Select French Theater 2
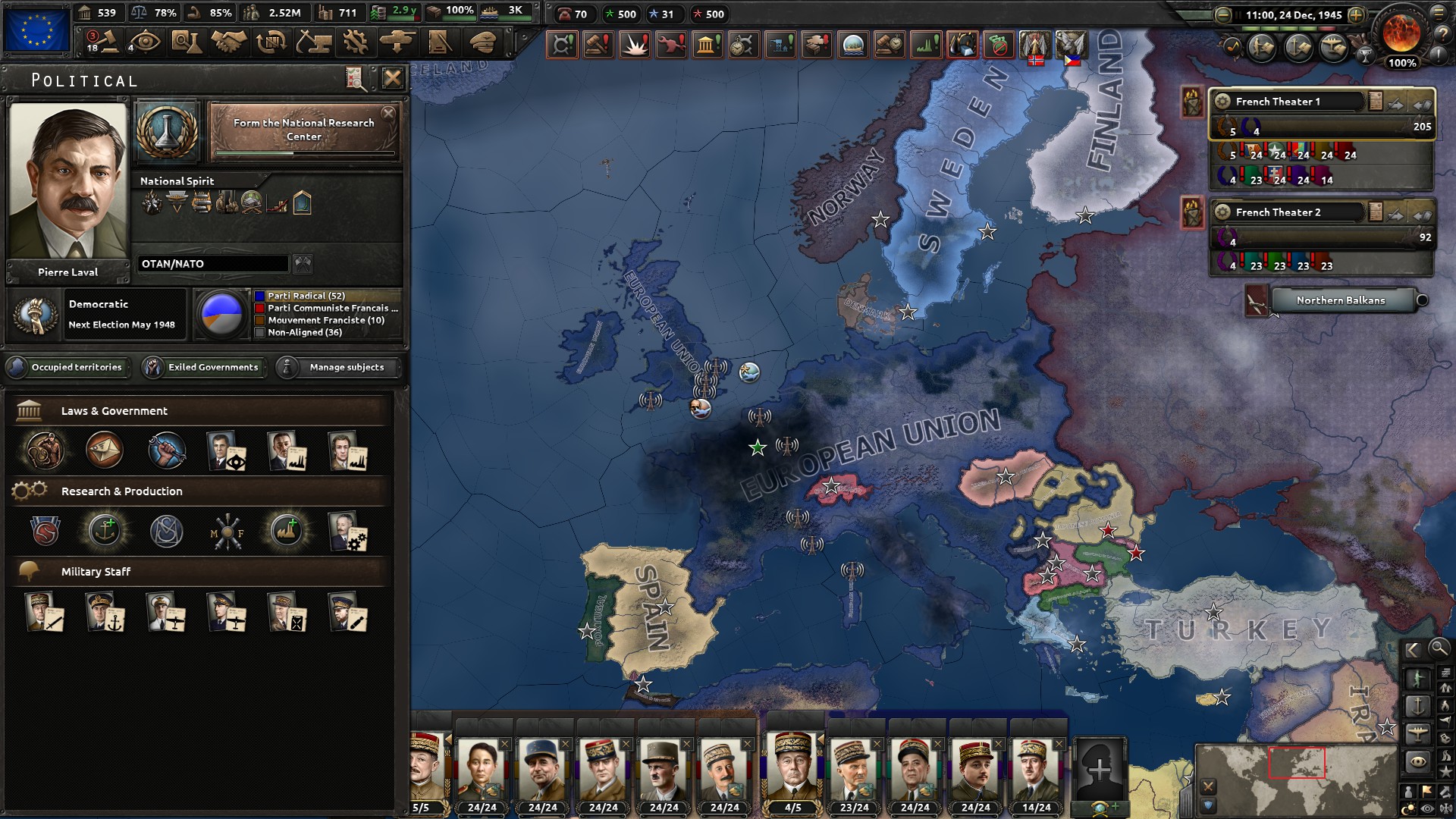Image resolution: width=1456 pixels, height=819 pixels. (1289, 212)
